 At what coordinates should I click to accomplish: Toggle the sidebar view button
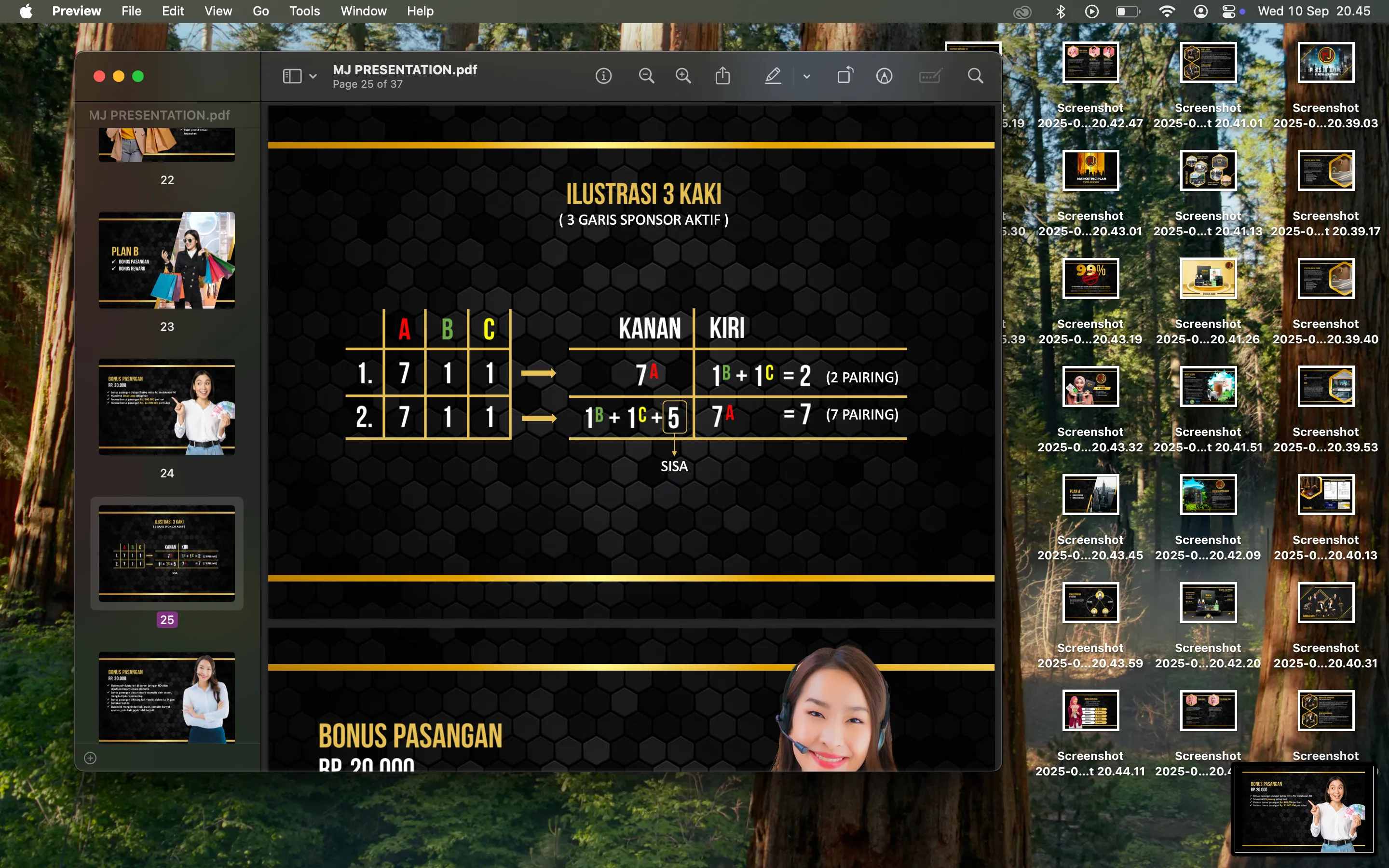pyautogui.click(x=292, y=76)
